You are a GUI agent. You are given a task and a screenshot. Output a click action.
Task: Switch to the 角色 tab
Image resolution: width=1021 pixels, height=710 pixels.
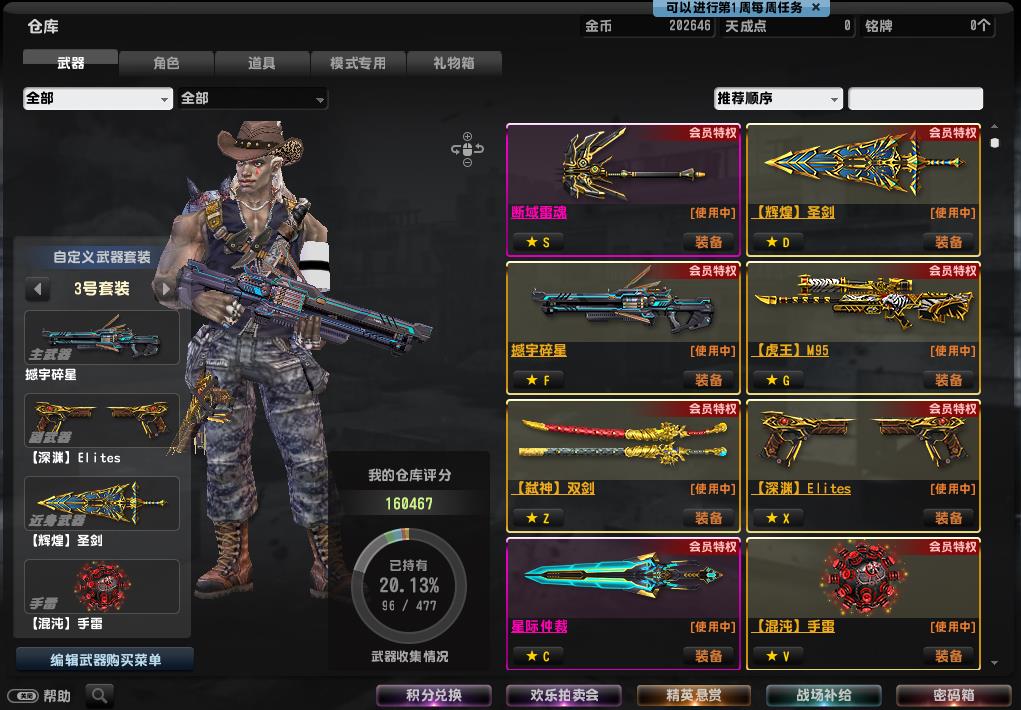166,63
